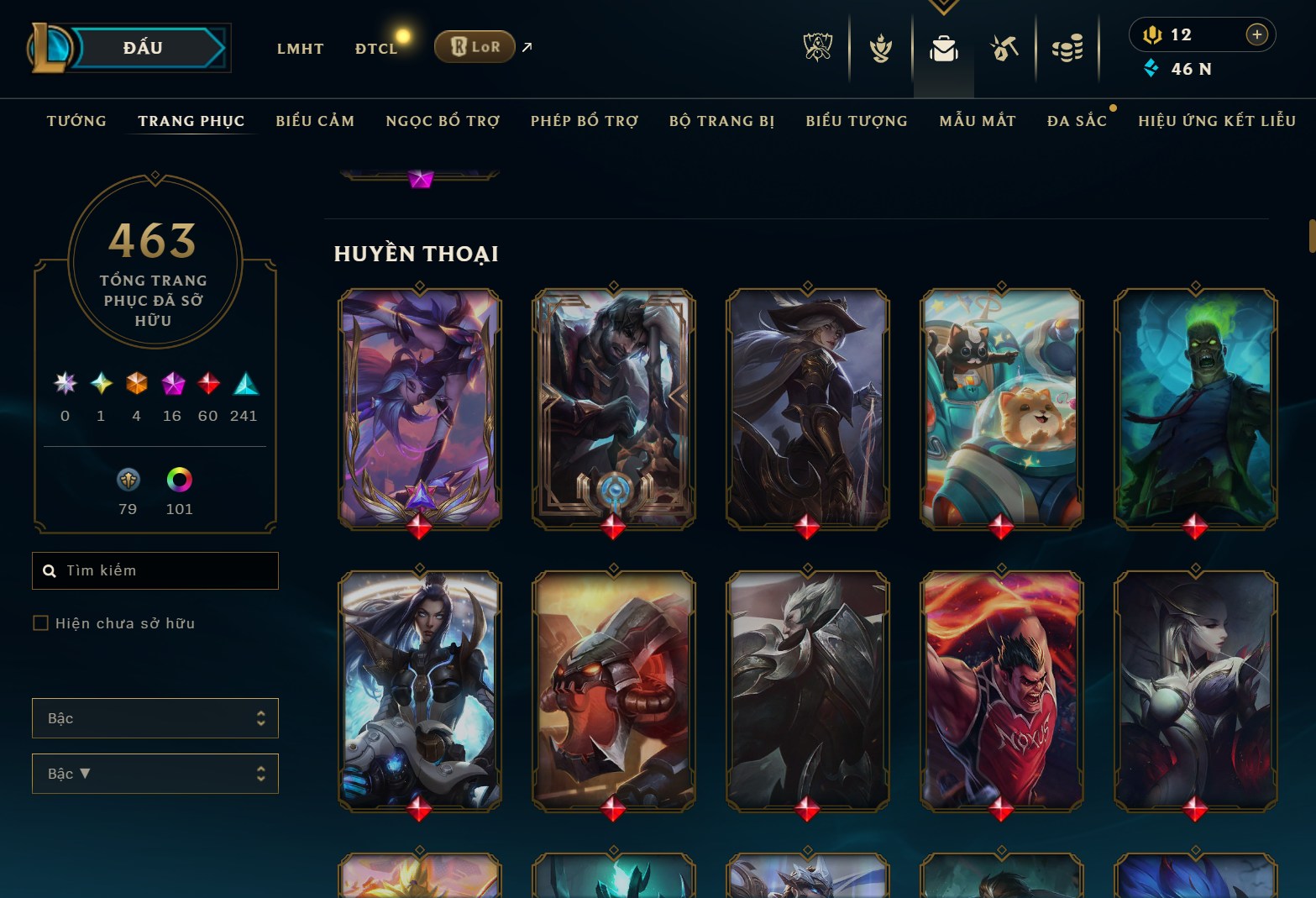Screen dimensions: 1316x898
Task: Open the Clash cup icon
Action: tap(879, 48)
